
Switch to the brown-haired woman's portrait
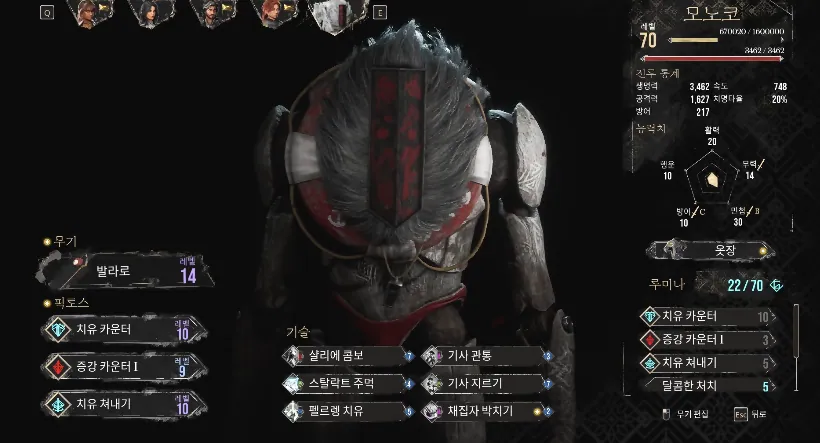click(x=90, y=14)
